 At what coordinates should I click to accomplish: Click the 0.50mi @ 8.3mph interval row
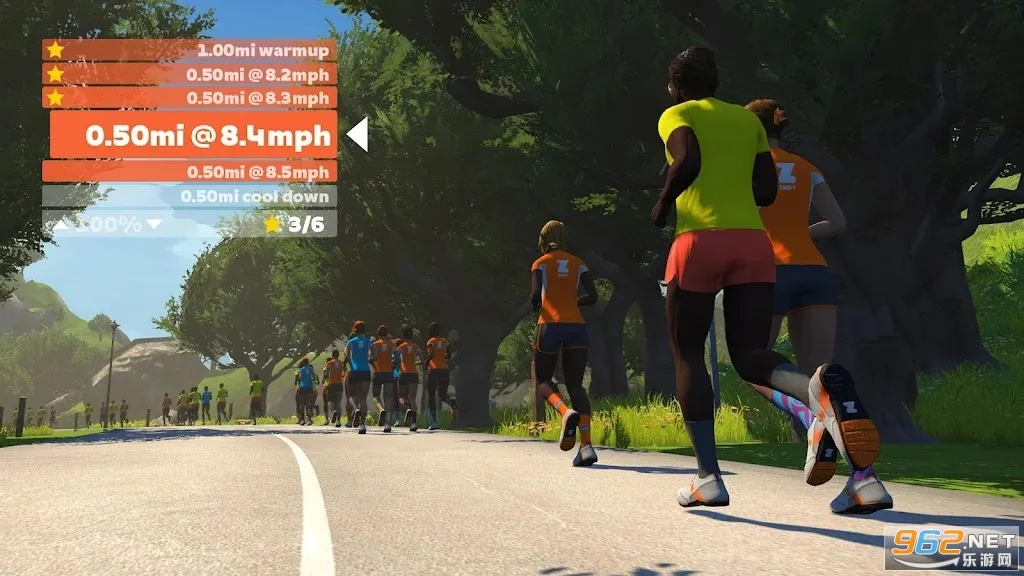point(189,98)
